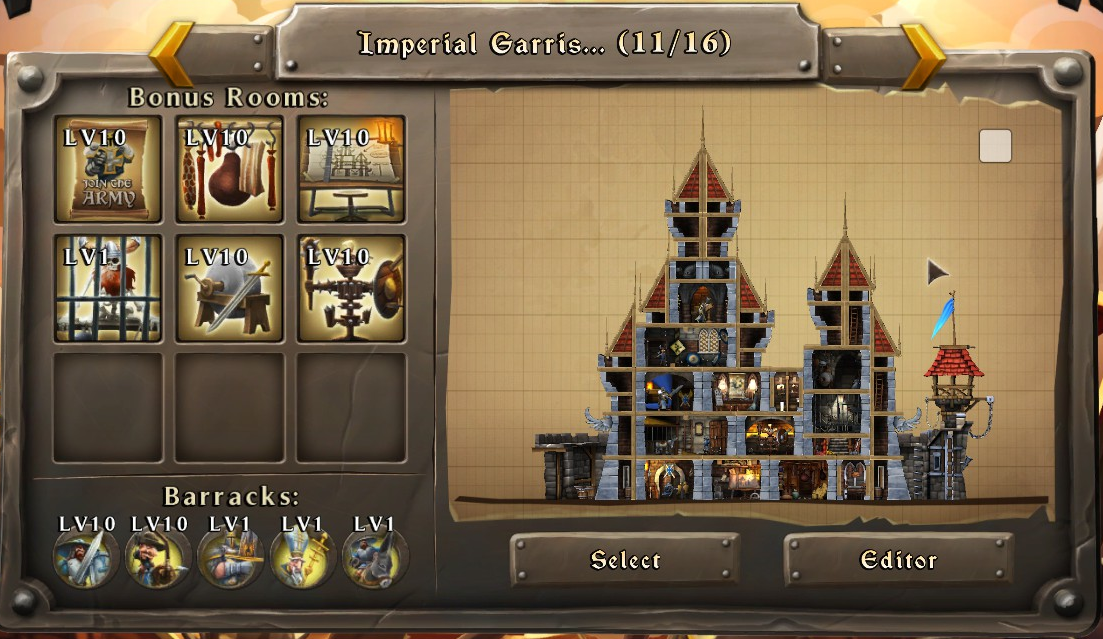Select the caged skeleton prison room
This screenshot has height=639, width=1103.
(108, 289)
